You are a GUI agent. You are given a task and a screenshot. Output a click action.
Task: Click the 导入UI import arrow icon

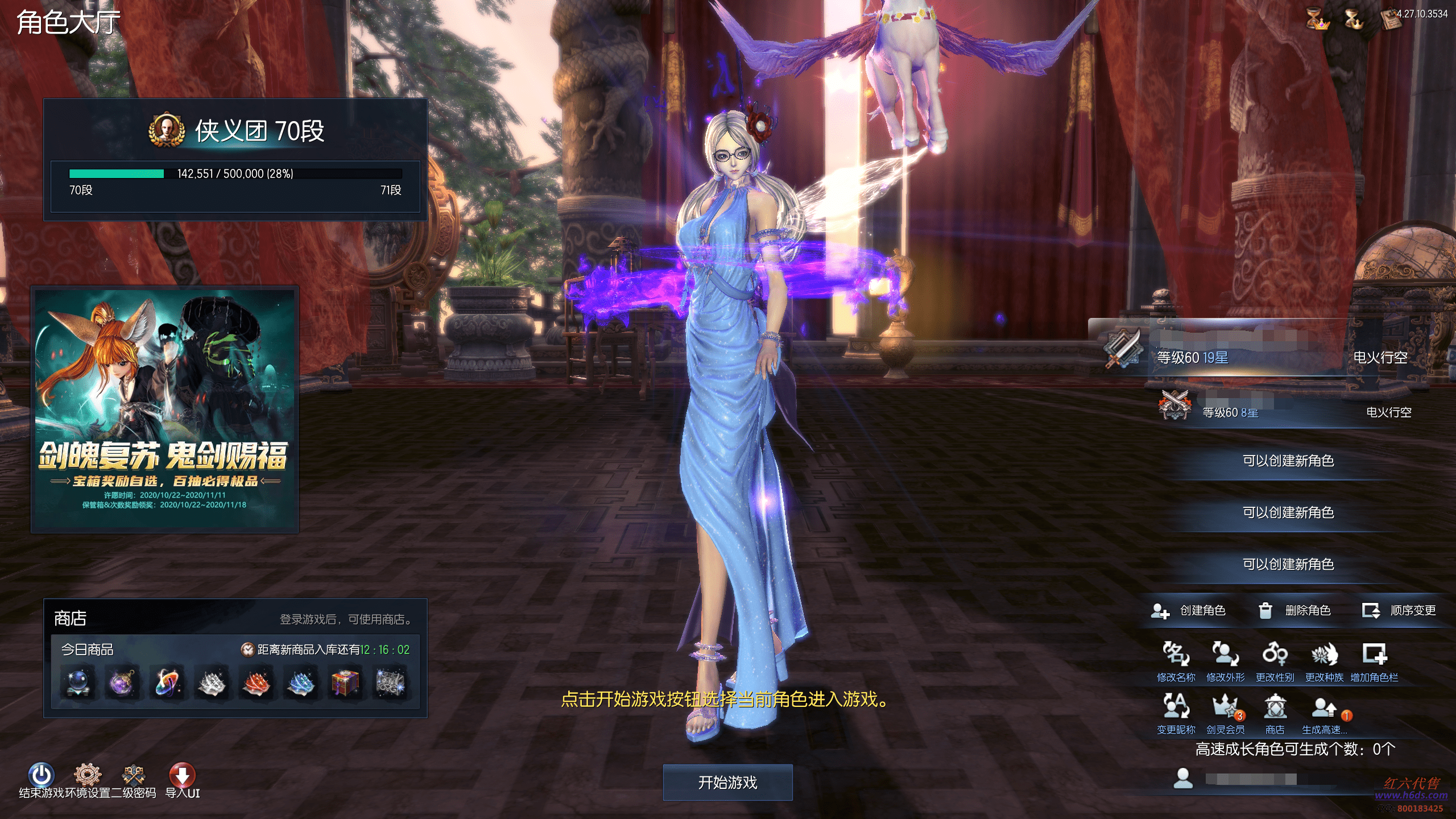[182, 775]
